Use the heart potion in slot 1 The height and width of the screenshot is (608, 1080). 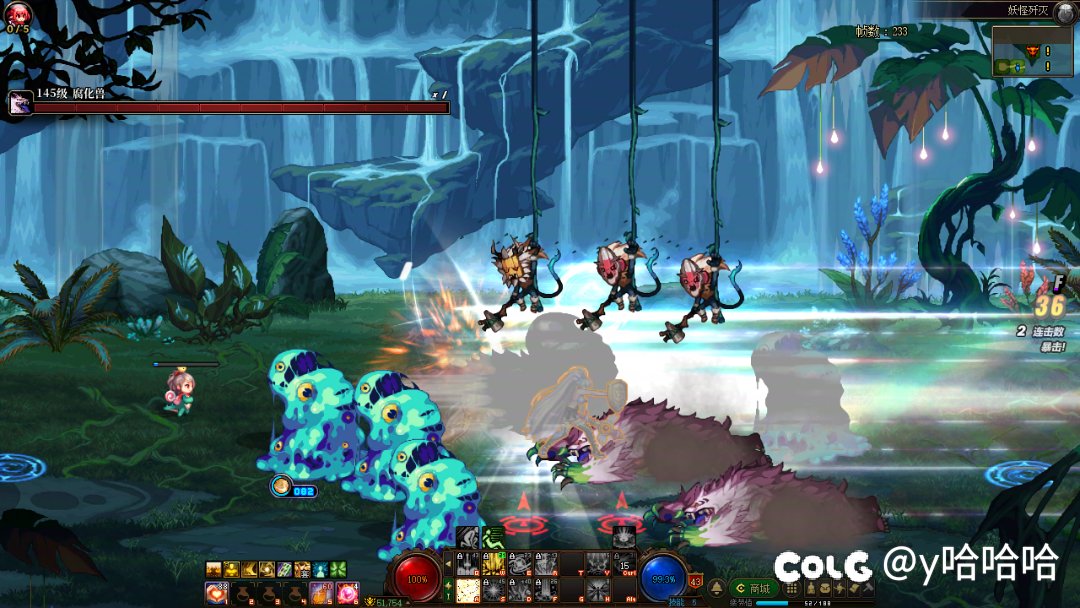click(216, 593)
